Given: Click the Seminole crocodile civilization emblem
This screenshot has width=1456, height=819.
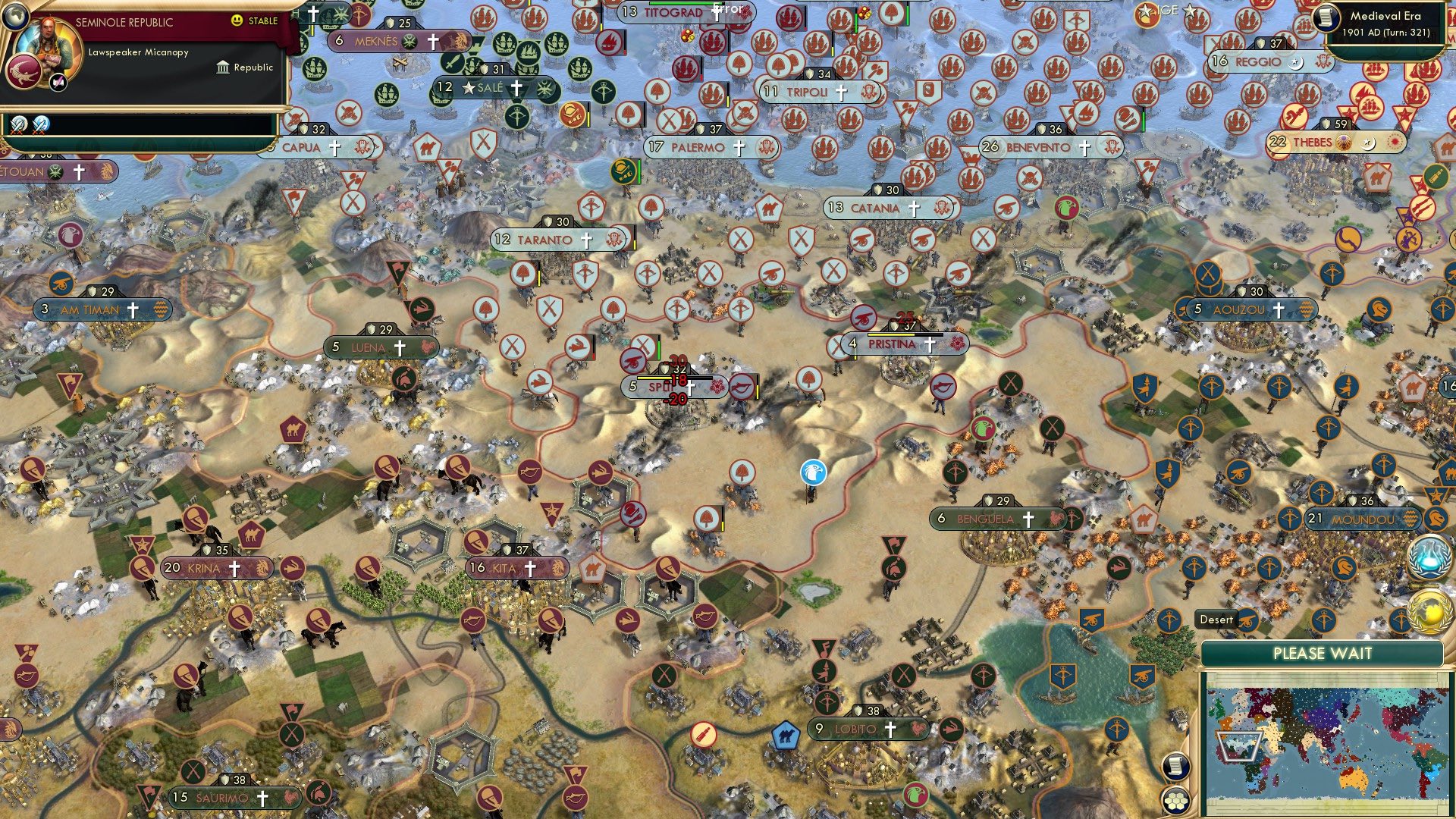Looking at the screenshot, I should (25, 71).
